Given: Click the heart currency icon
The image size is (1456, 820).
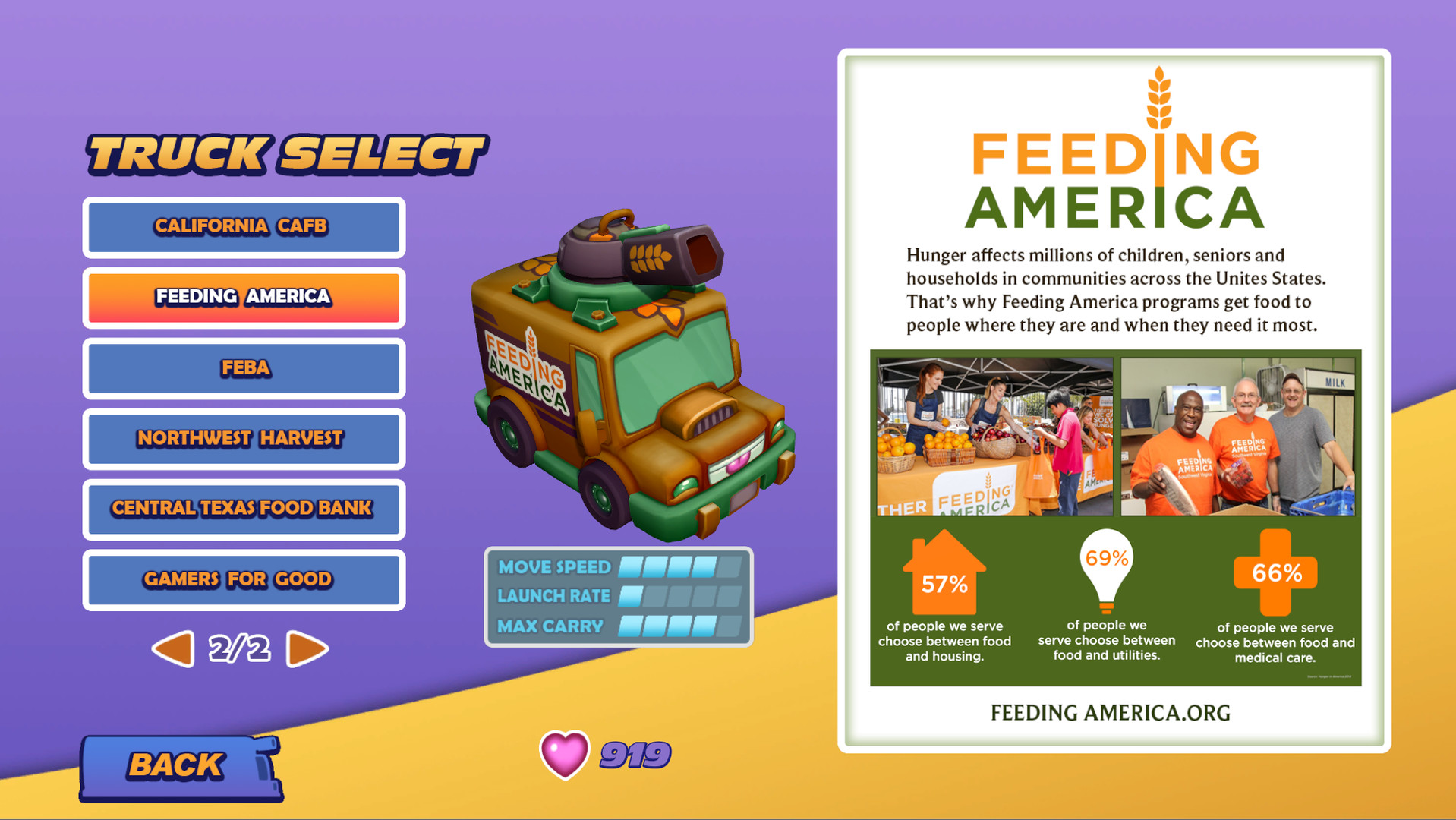Looking at the screenshot, I should pyautogui.click(x=563, y=755).
